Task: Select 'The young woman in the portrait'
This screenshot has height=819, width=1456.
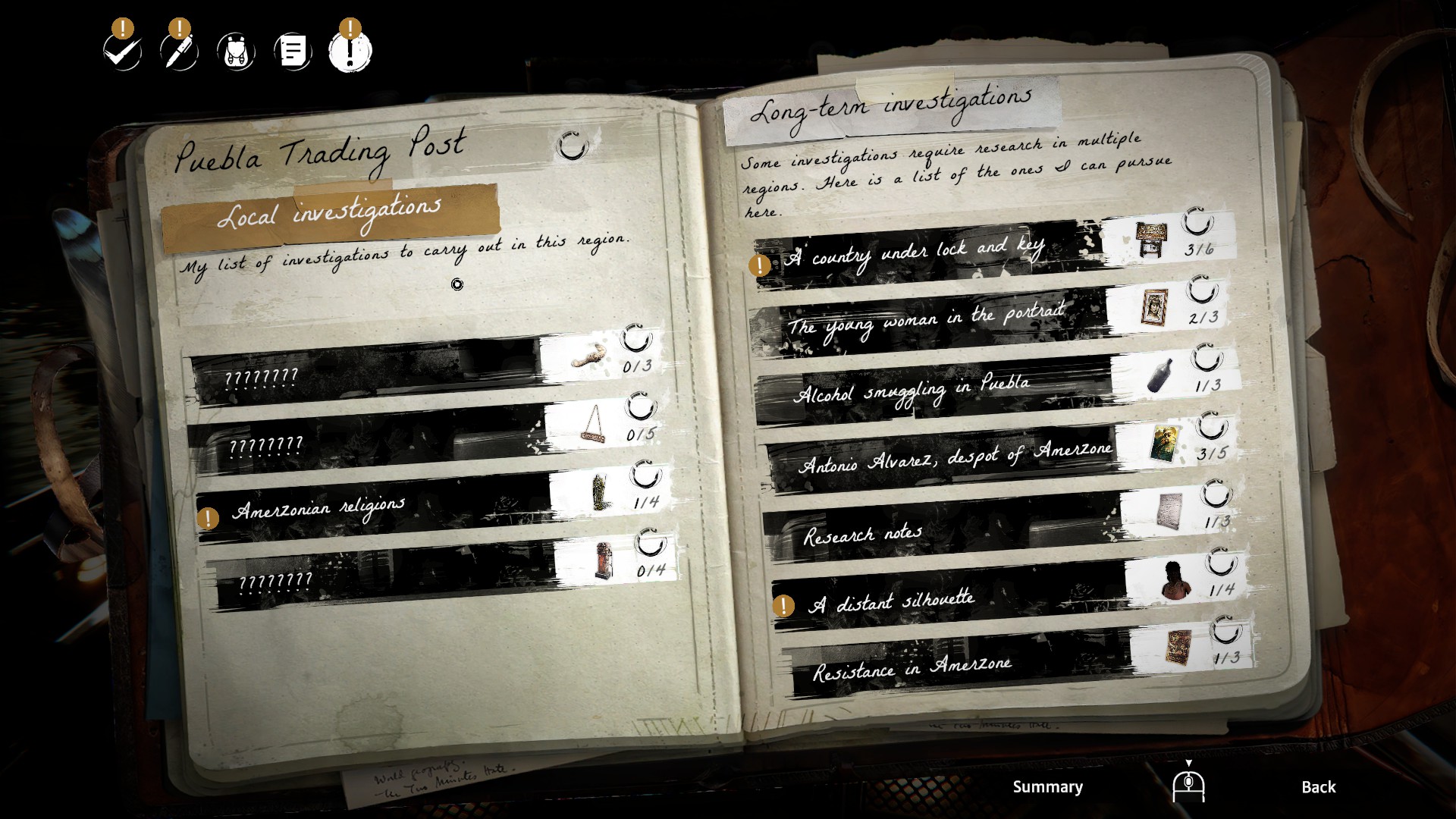Action: (925, 319)
